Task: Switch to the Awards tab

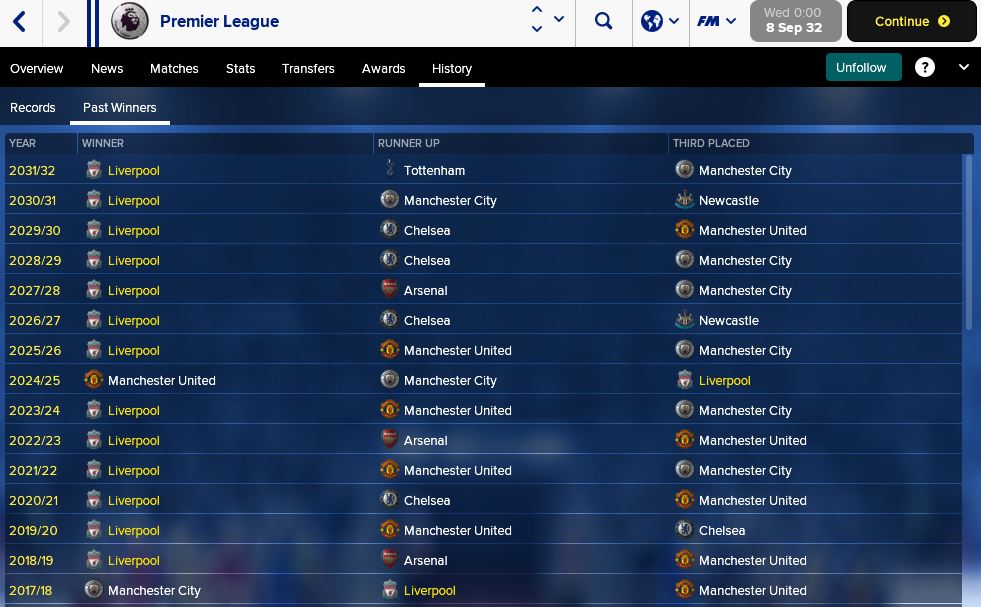Action: [x=383, y=69]
